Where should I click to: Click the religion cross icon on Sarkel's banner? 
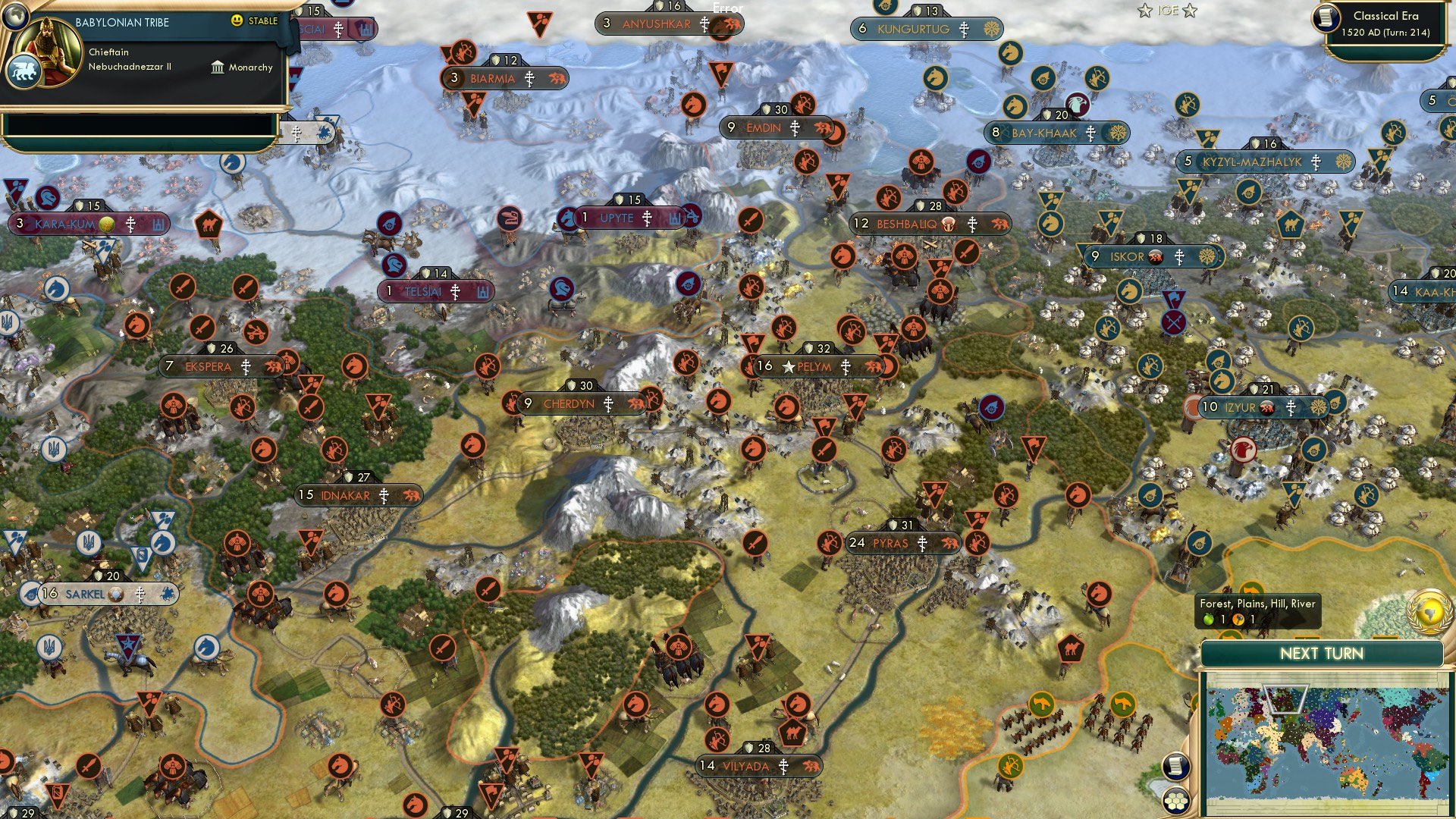coord(139,594)
